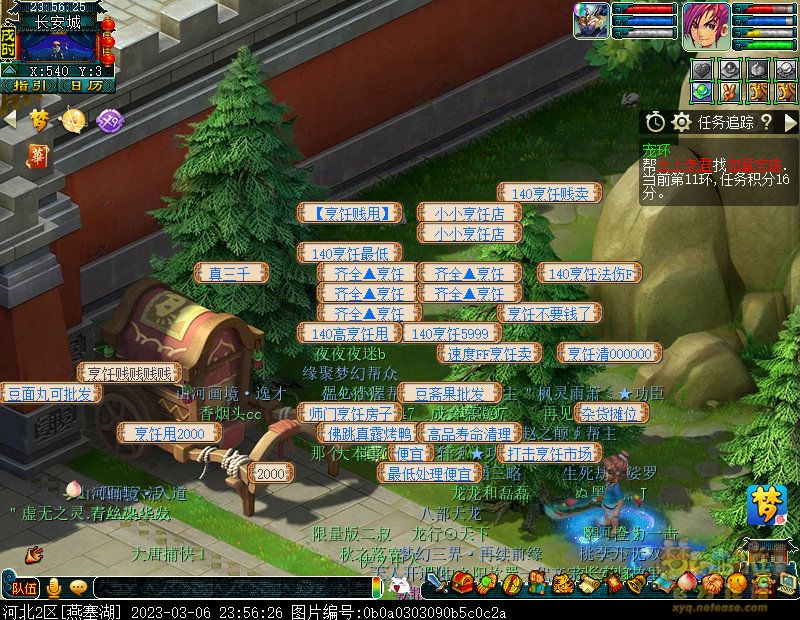This screenshot has width=800, height=620.
Task: Open the purple-haired character portrait
Action: pos(706,26)
